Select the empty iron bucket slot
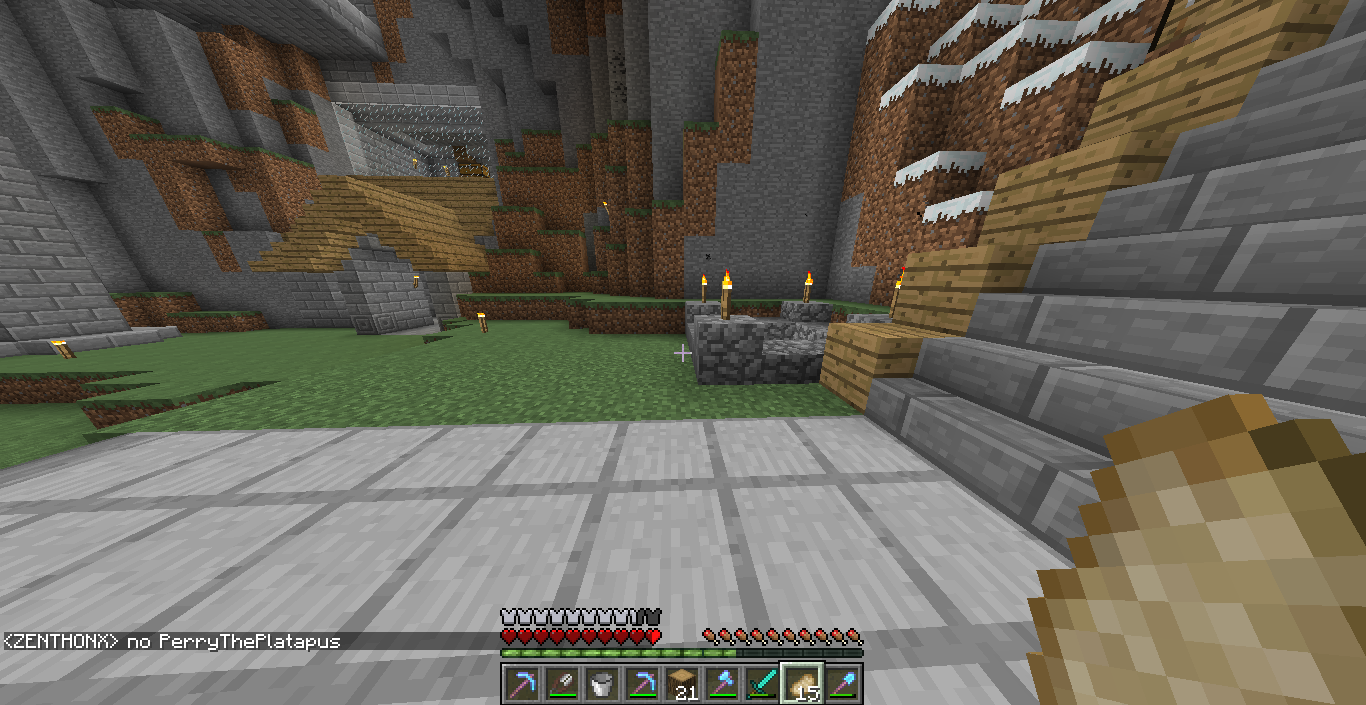This screenshot has width=1366, height=705. pyautogui.click(x=601, y=683)
